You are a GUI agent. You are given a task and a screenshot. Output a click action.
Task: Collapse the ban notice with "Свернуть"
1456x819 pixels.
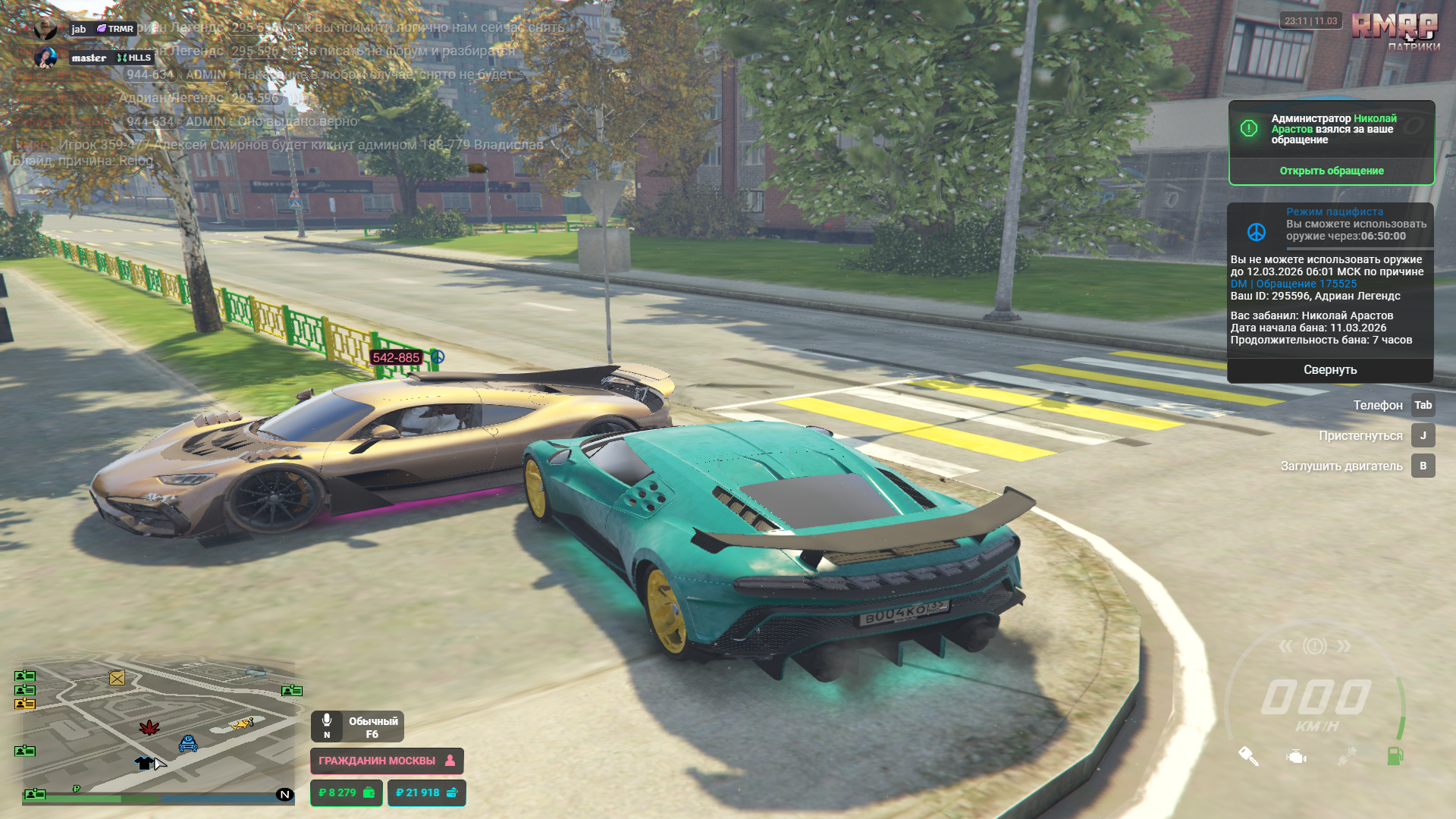click(1329, 370)
